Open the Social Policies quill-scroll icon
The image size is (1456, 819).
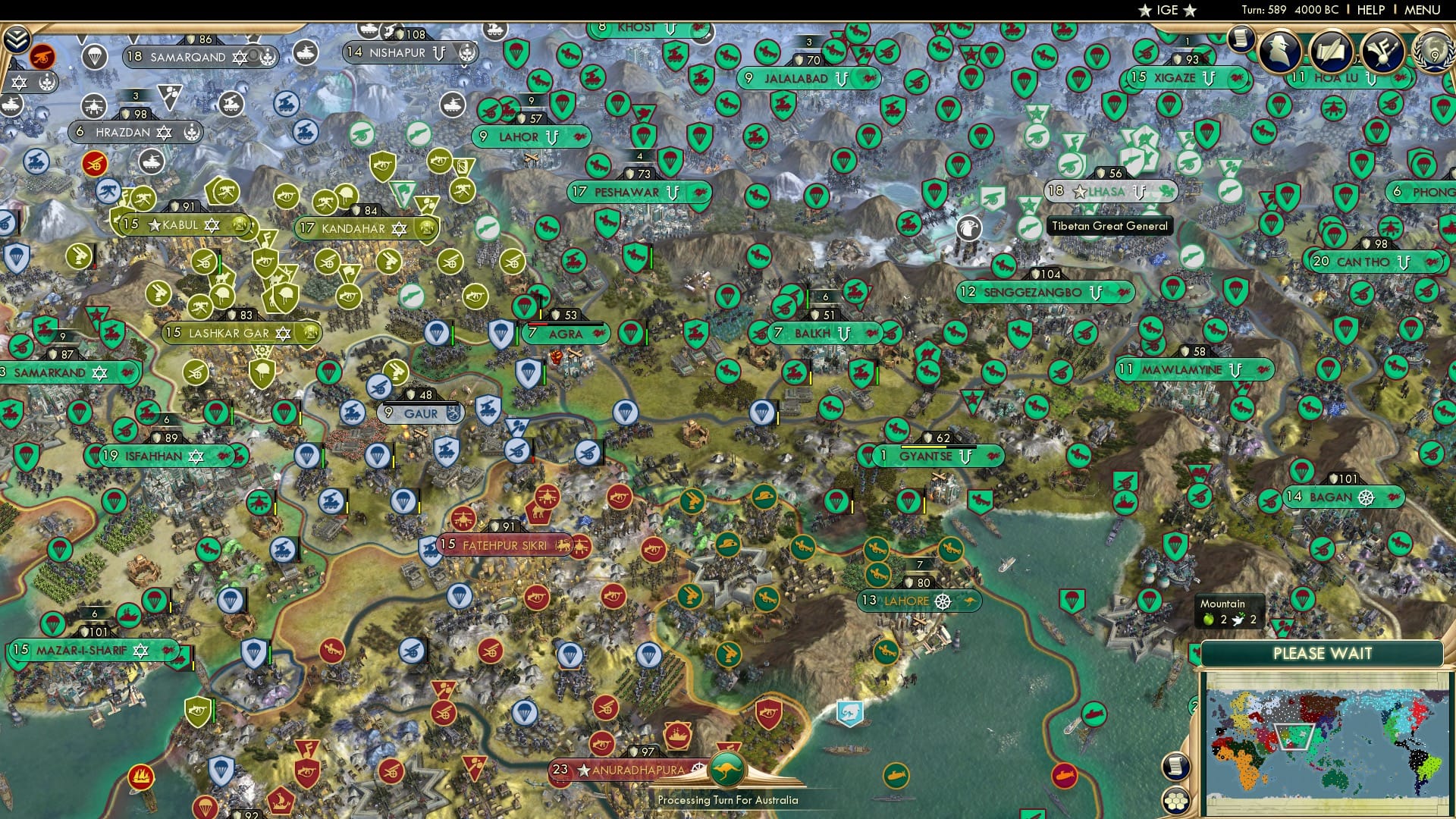pyautogui.click(x=1332, y=50)
